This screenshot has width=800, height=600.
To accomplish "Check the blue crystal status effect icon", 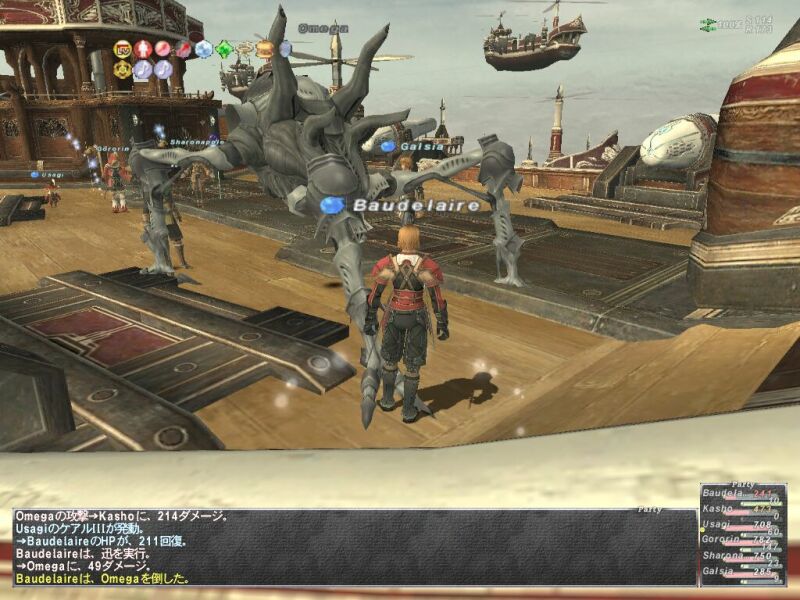I will click(204, 48).
